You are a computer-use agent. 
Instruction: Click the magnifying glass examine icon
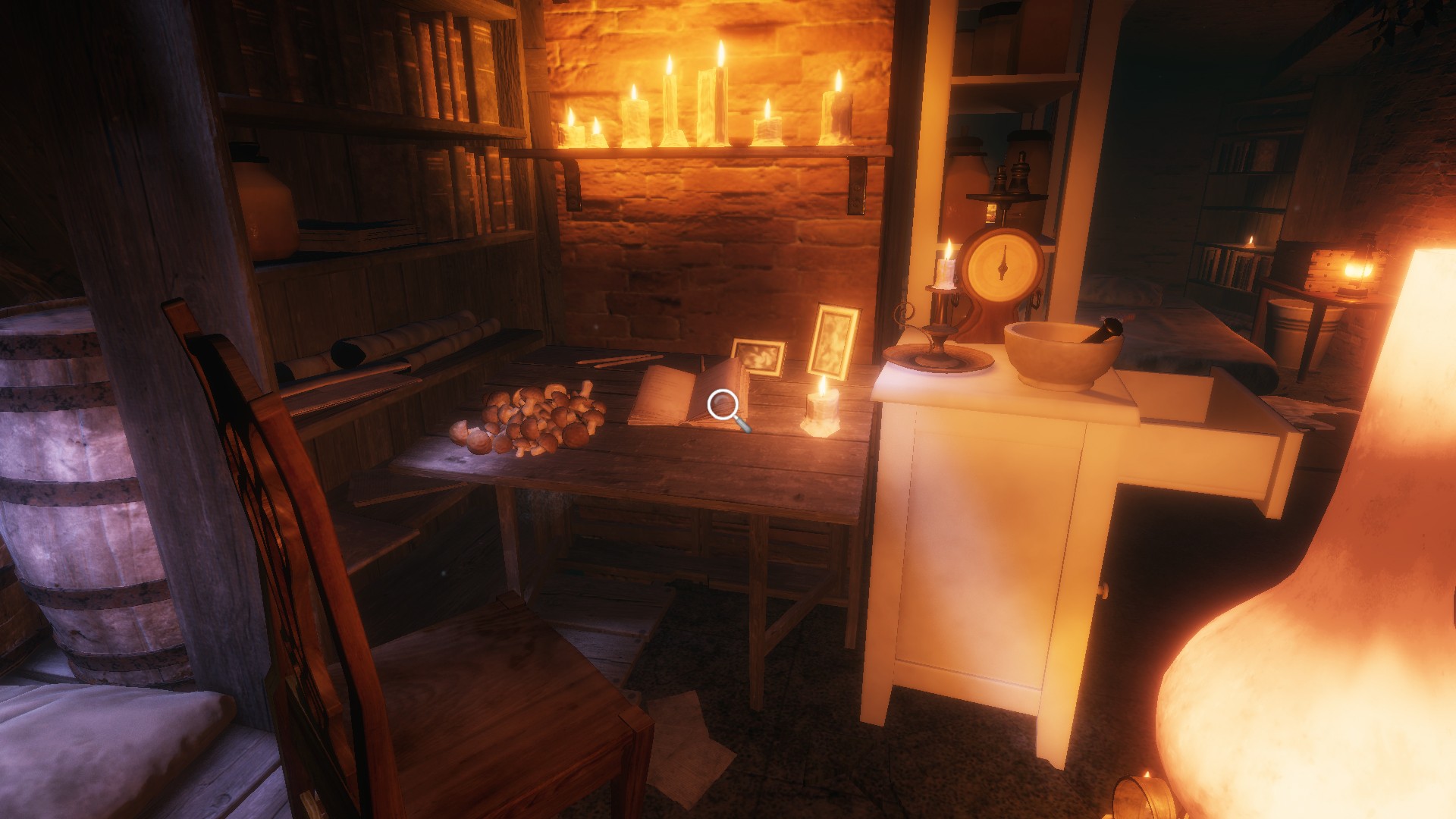(726, 407)
